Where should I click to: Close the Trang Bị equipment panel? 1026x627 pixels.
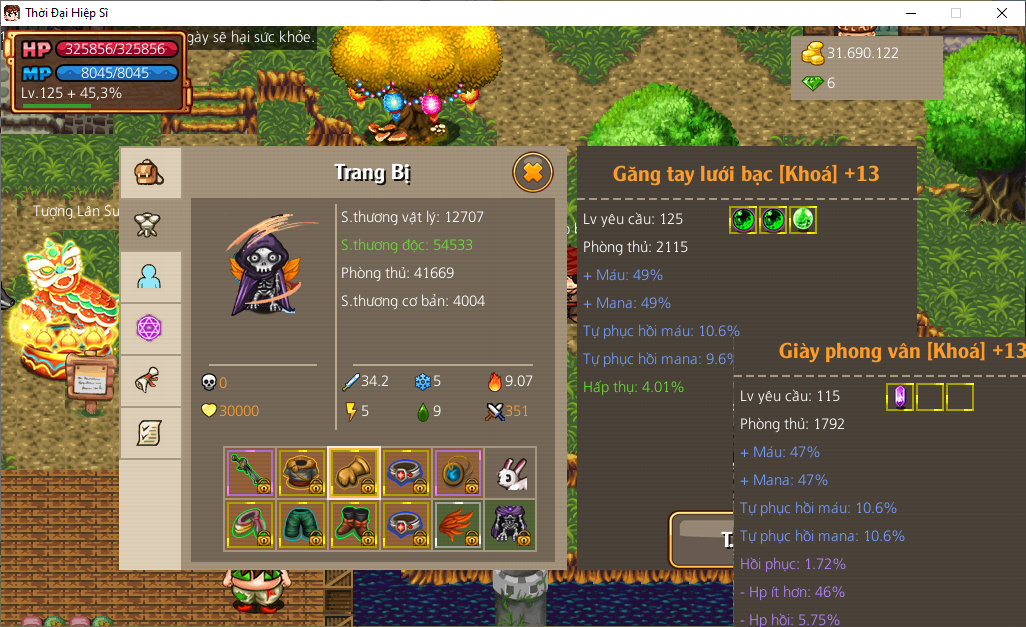tap(533, 173)
